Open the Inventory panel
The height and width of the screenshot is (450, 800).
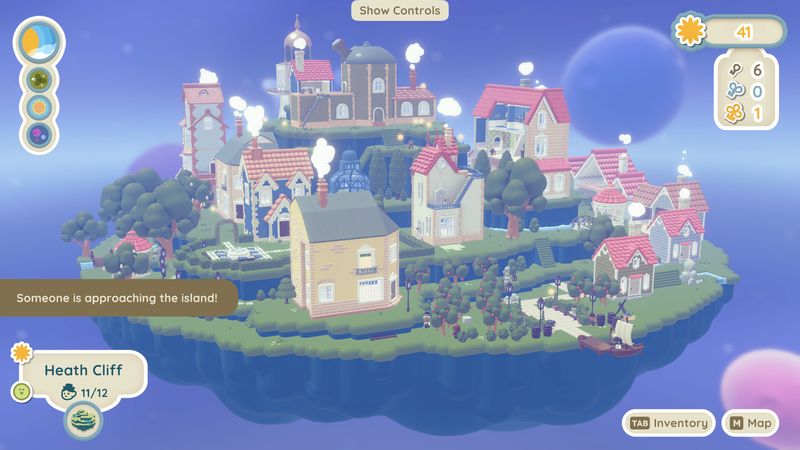tap(669, 423)
